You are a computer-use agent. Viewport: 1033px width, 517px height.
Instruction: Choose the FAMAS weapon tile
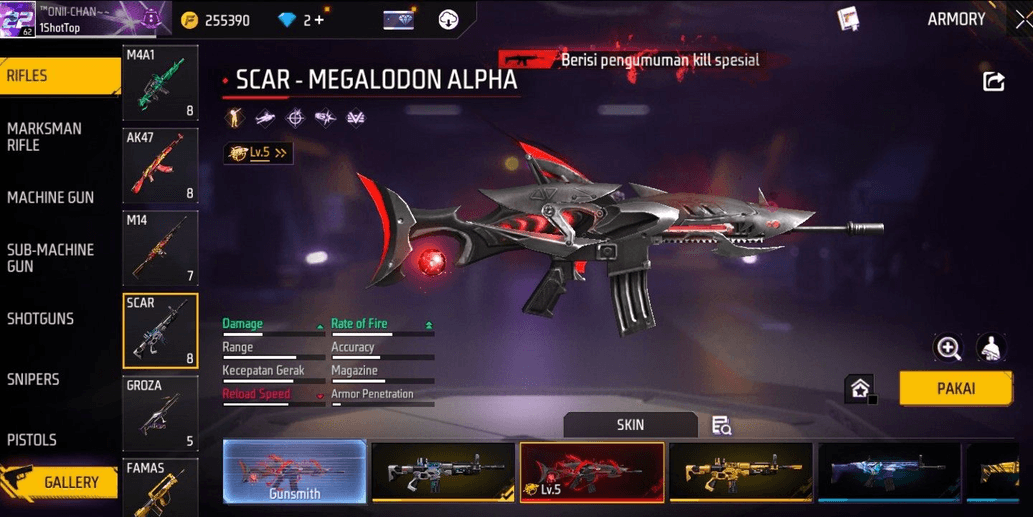coord(160,488)
